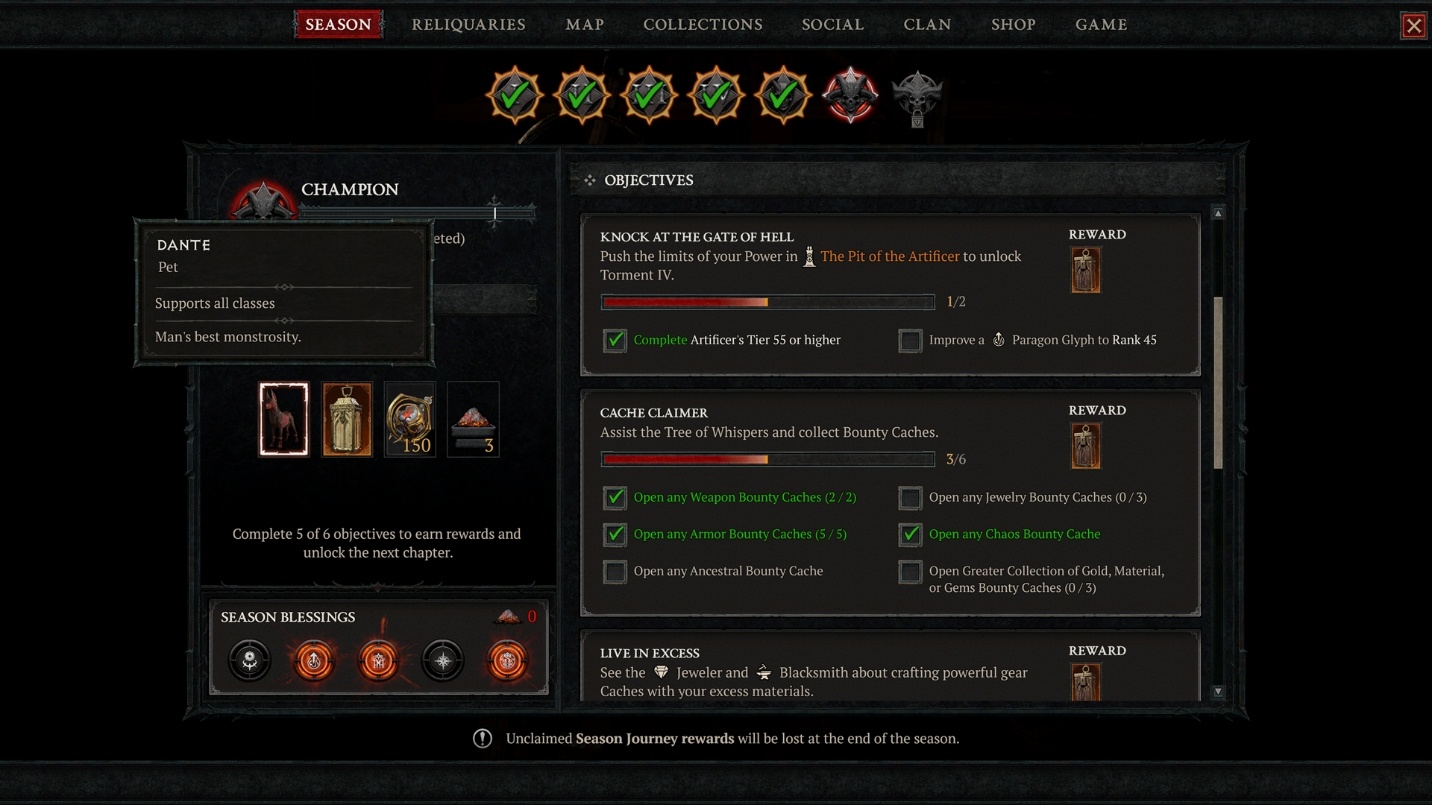Image resolution: width=1432 pixels, height=805 pixels.
Task: Click the Cache Claimer progress bar
Action: coord(768,458)
